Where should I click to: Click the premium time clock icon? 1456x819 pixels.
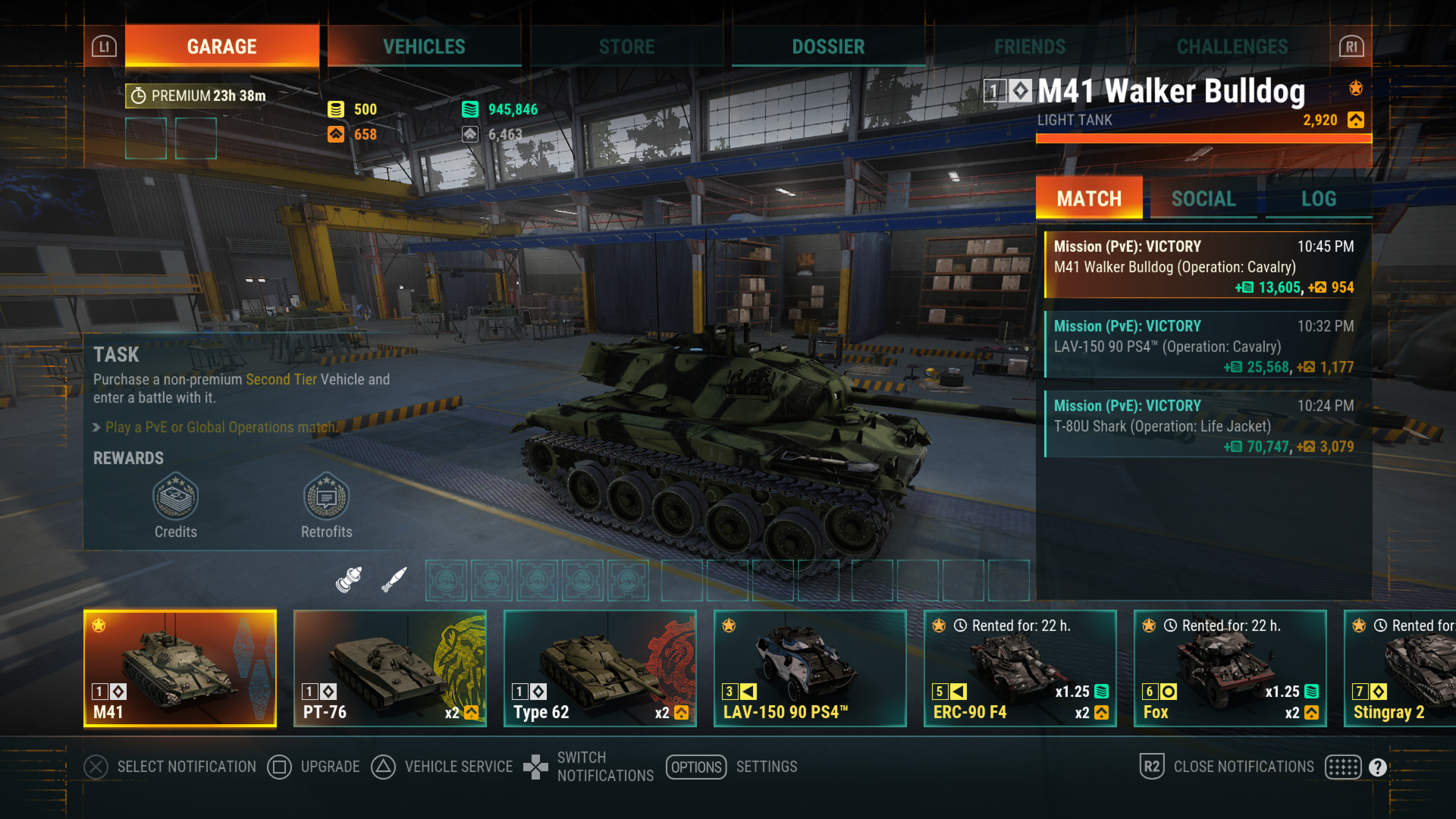137,96
